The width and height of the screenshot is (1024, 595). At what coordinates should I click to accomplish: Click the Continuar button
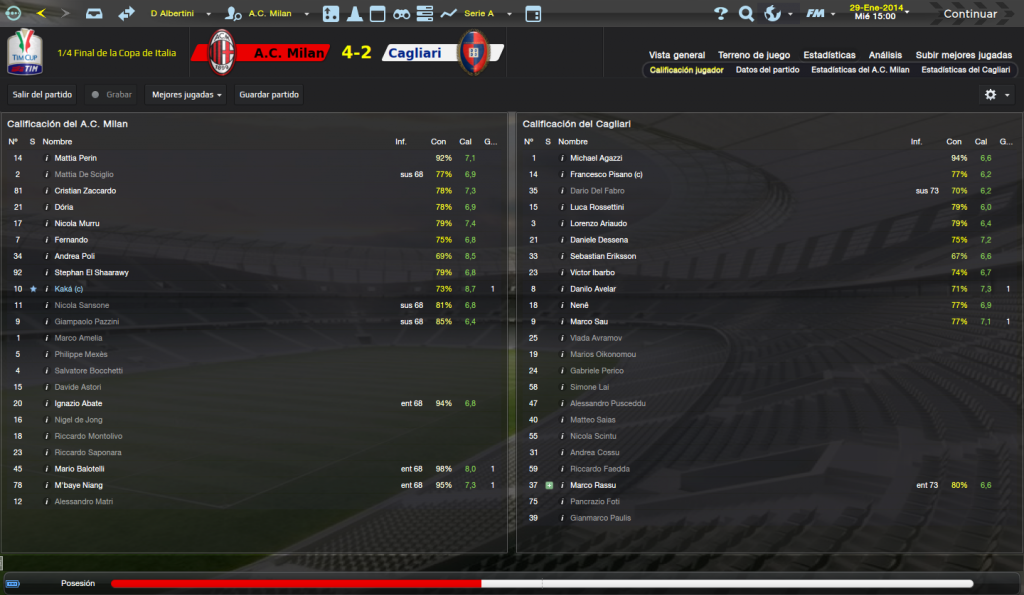[x=970, y=14]
